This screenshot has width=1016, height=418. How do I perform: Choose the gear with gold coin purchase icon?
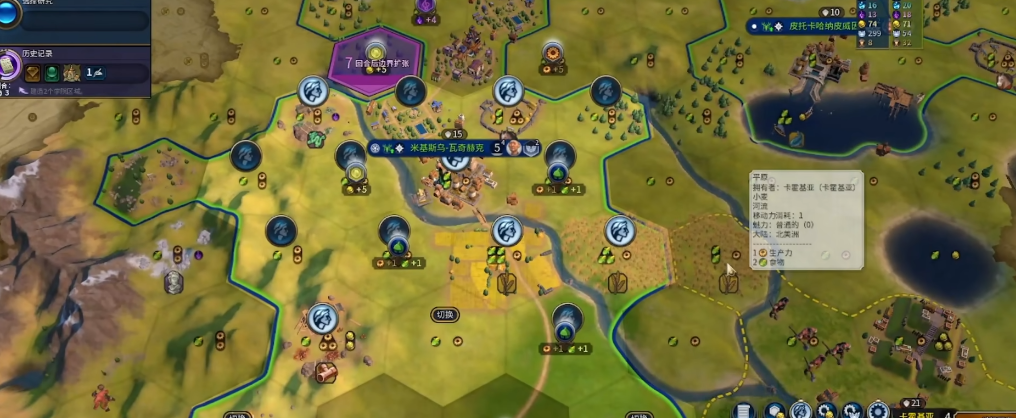(826, 410)
